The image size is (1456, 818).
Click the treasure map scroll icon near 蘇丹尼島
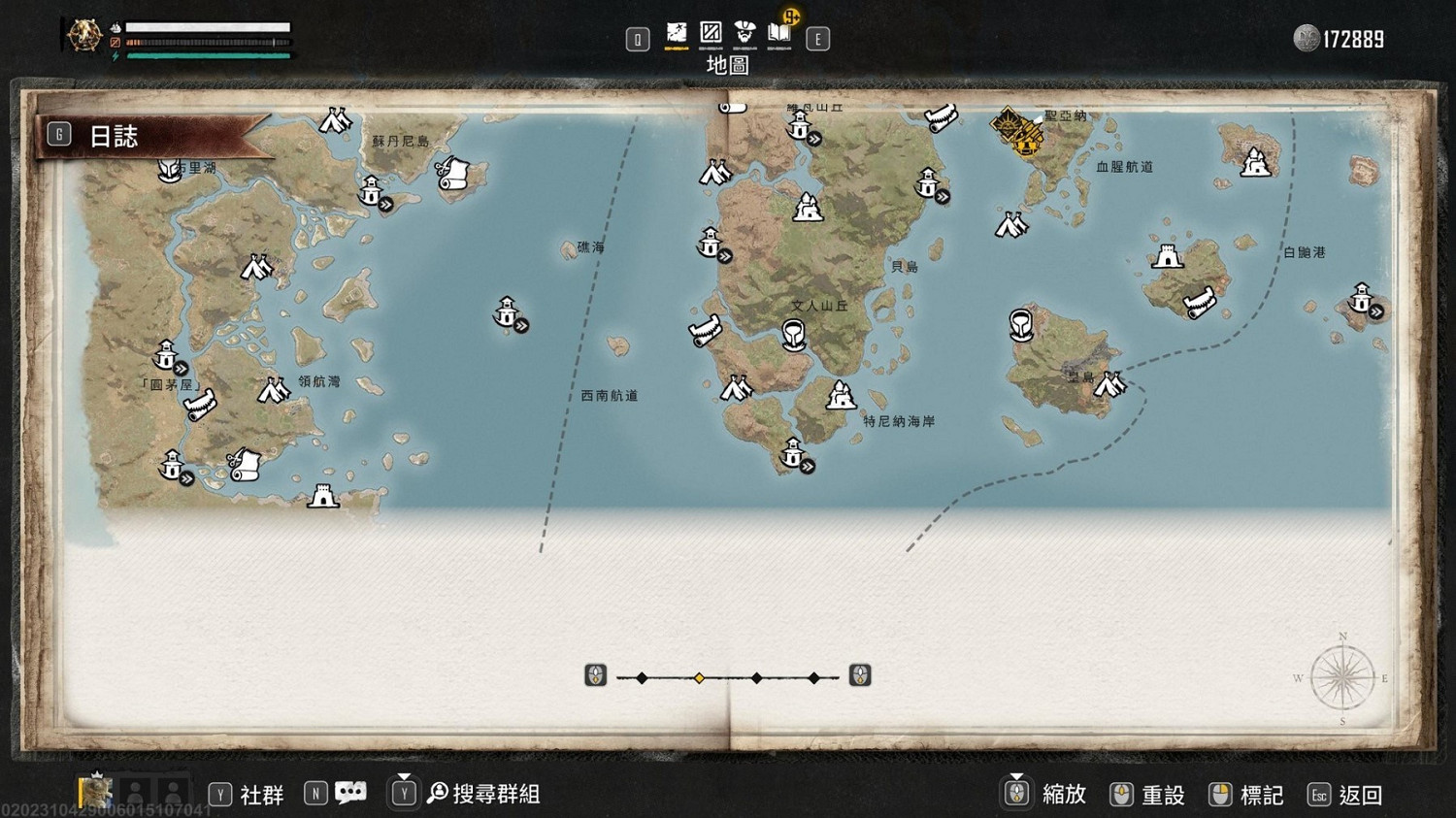click(451, 175)
